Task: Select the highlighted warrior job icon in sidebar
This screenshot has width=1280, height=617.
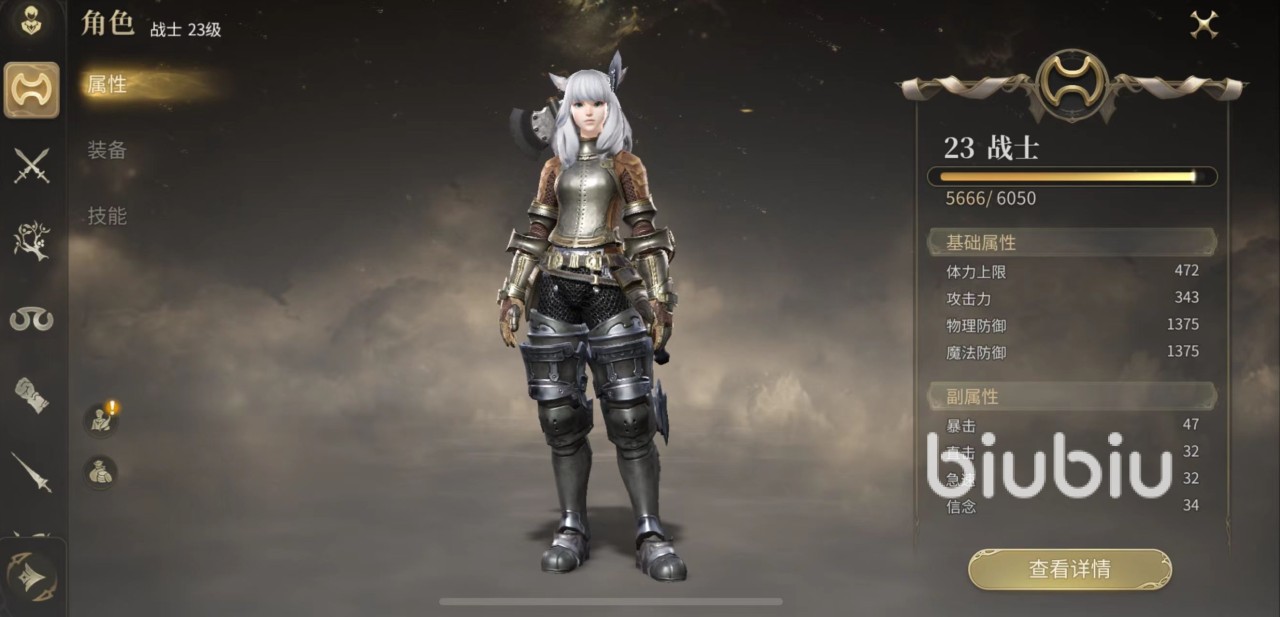Action: point(32,90)
